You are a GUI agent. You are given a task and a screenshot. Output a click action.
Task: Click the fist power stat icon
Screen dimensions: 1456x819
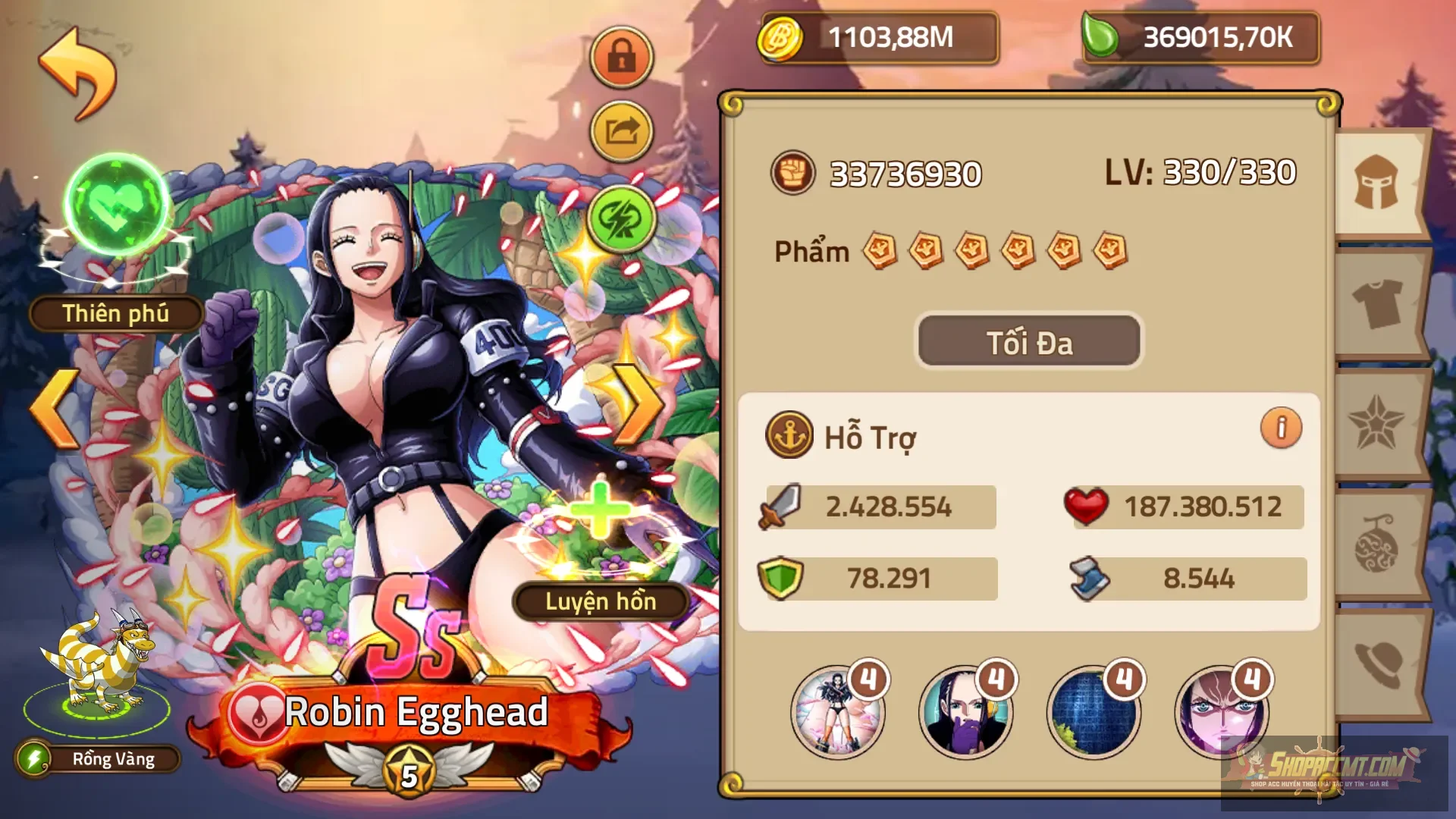(793, 173)
